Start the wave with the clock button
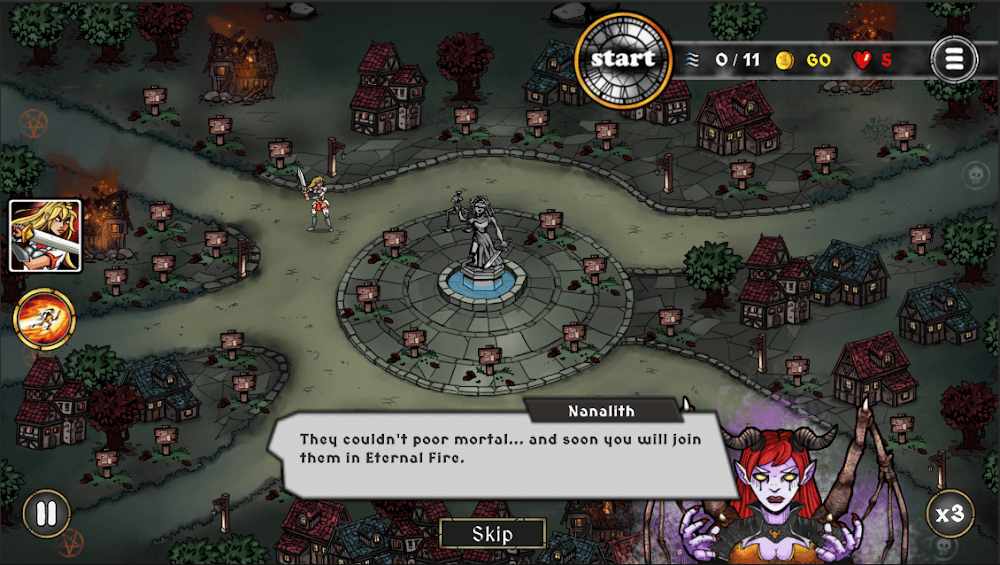 625,59
